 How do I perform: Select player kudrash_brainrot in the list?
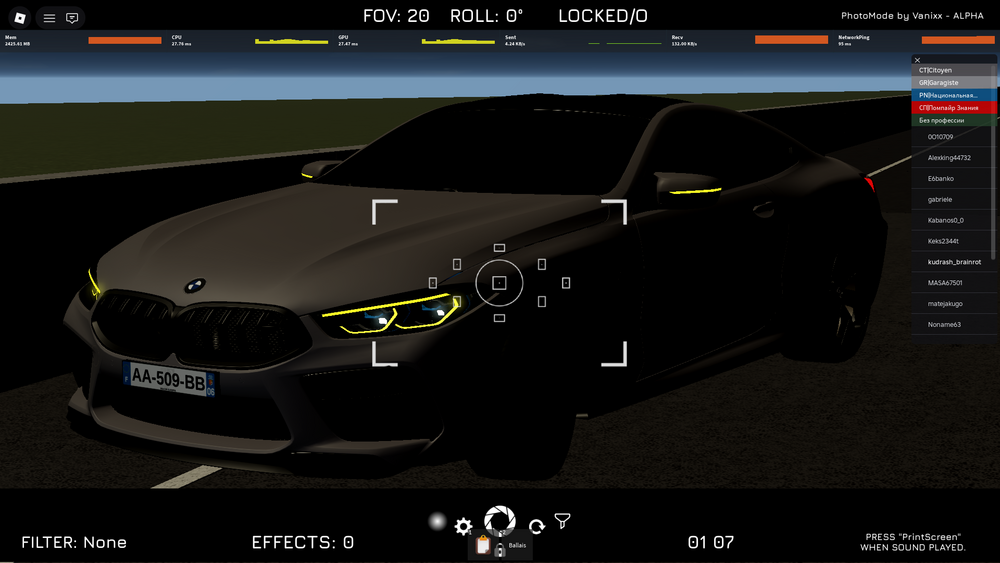coord(954,262)
